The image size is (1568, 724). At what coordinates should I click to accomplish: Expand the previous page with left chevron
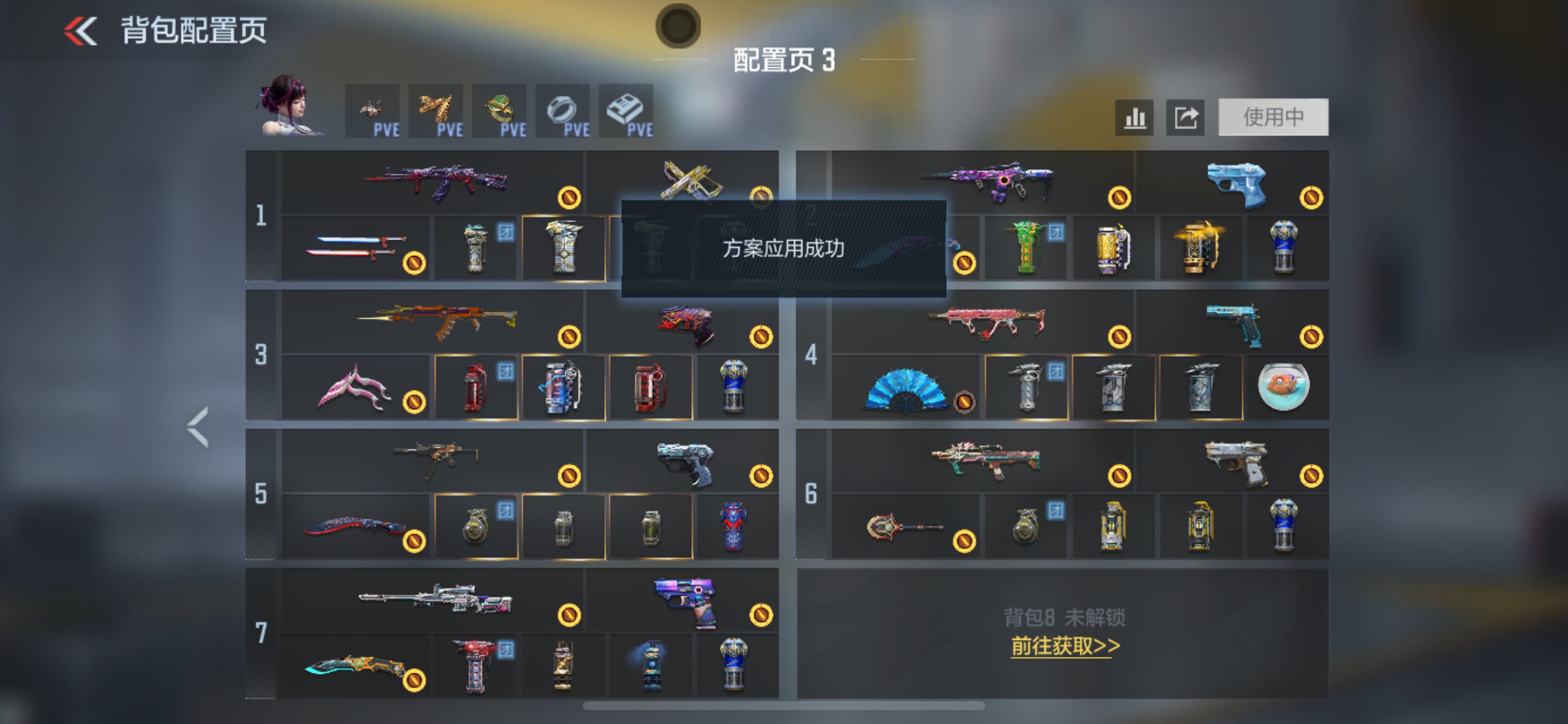point(198,426)
